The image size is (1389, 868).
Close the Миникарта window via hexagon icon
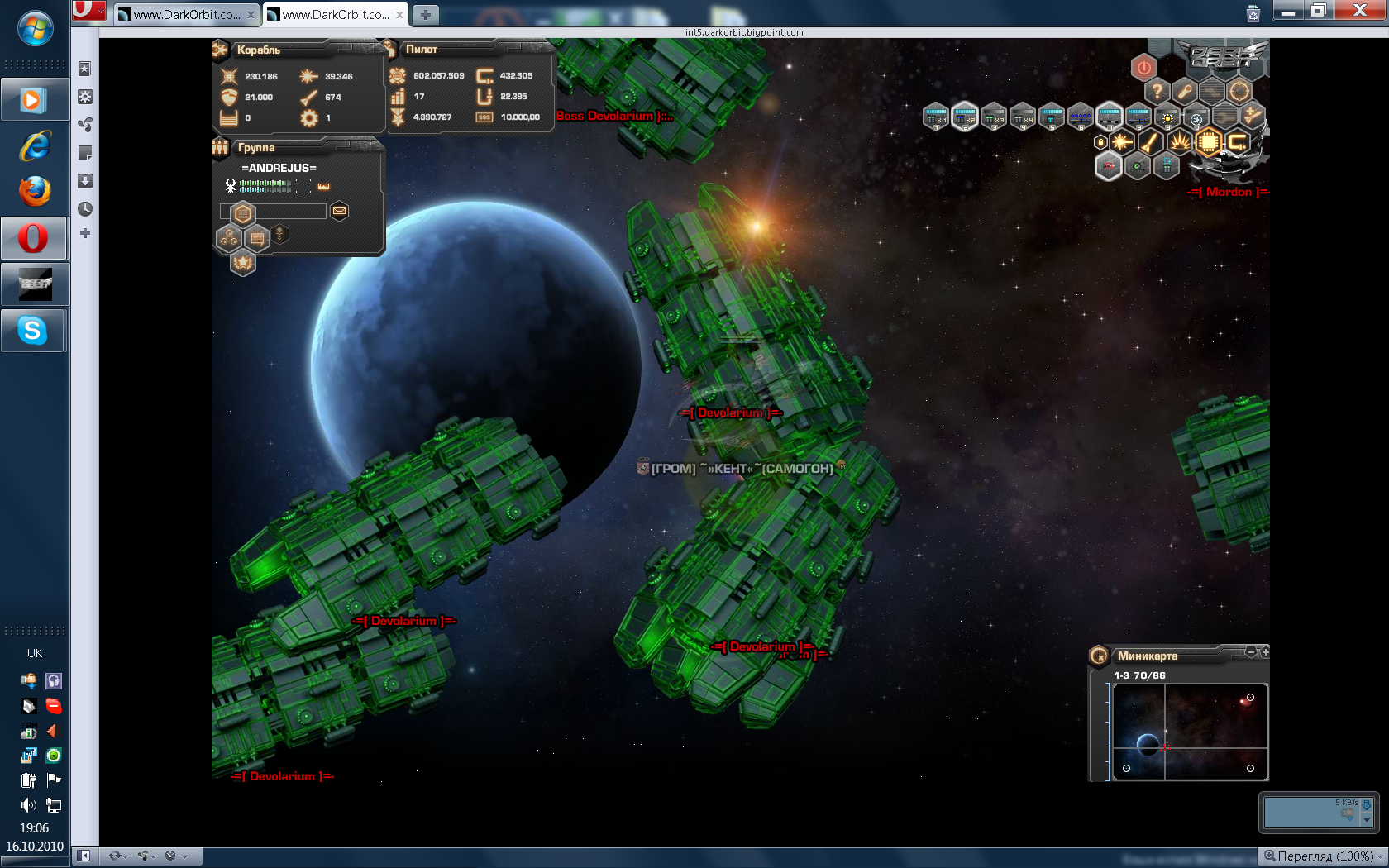tap(1099, 656)
